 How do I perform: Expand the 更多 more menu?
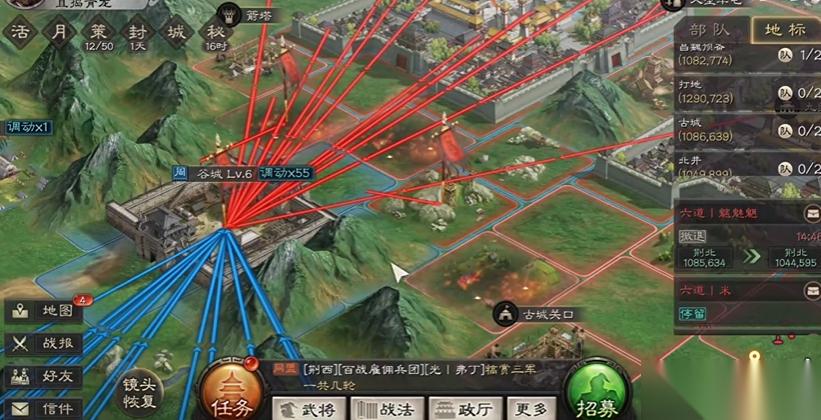pos(531,408)
